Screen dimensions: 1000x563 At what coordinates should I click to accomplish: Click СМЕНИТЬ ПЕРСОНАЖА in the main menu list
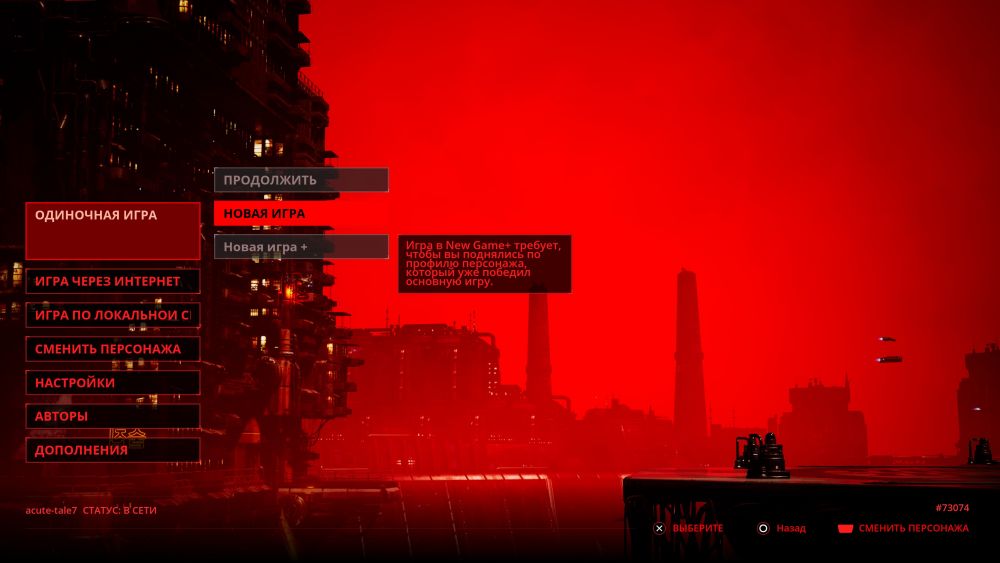(112, 349)
